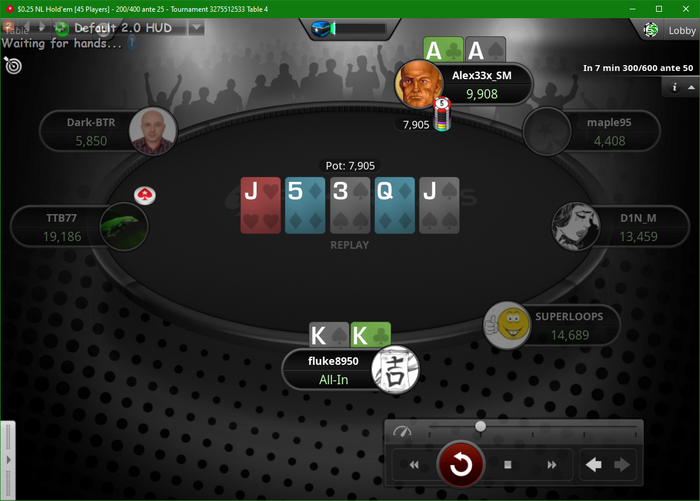Image resolution: width=700 pixels, height=501 pixels.
Task: Replay the hand with the red button
Action: pyautogui.click(x=461, y=465)
